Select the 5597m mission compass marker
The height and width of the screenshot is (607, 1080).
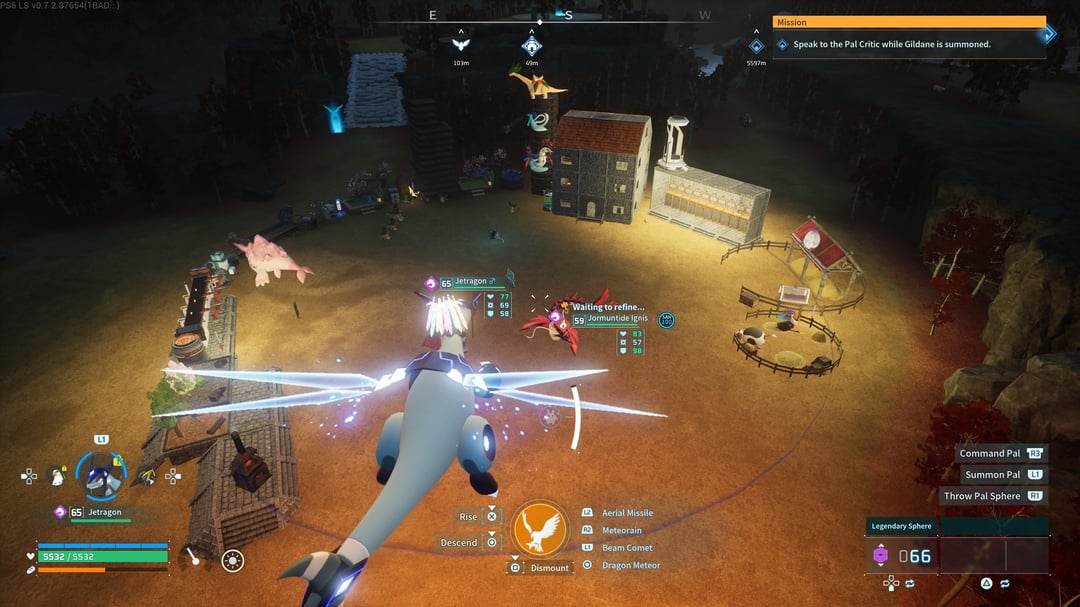tap(756, 46)
